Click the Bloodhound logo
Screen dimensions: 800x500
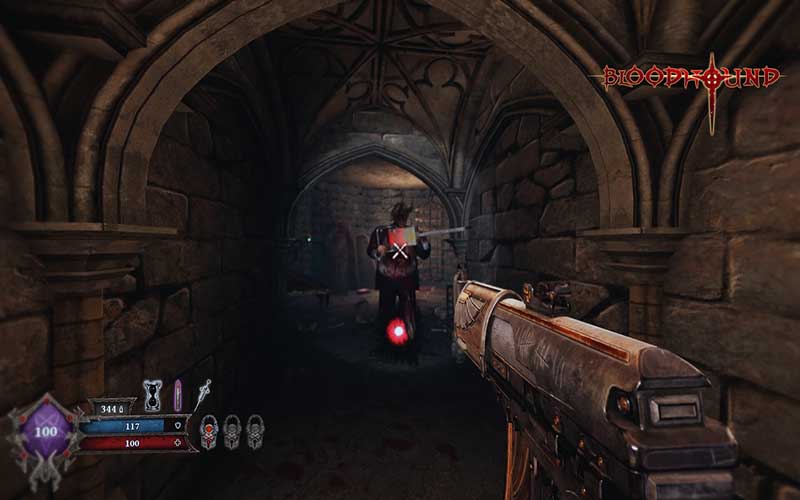[x=692, y=80]
